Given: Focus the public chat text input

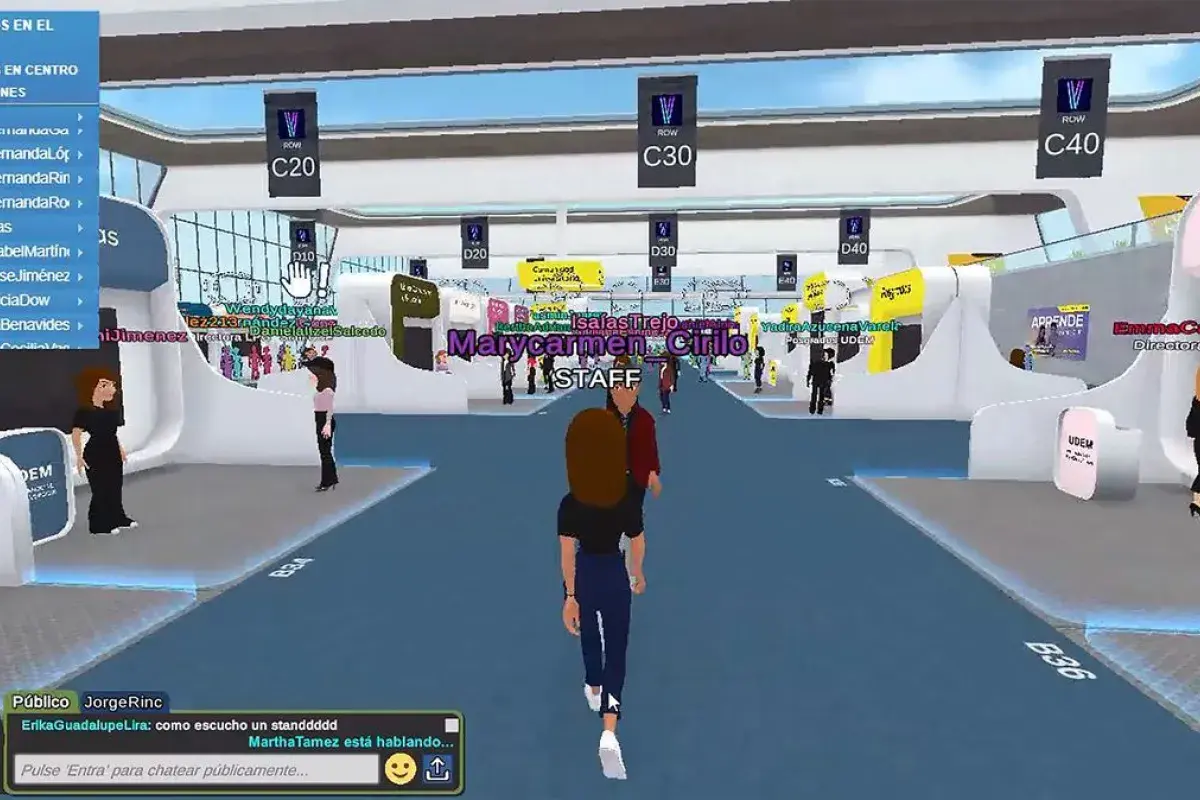Looking at the screenshot, I should (196, 770).
